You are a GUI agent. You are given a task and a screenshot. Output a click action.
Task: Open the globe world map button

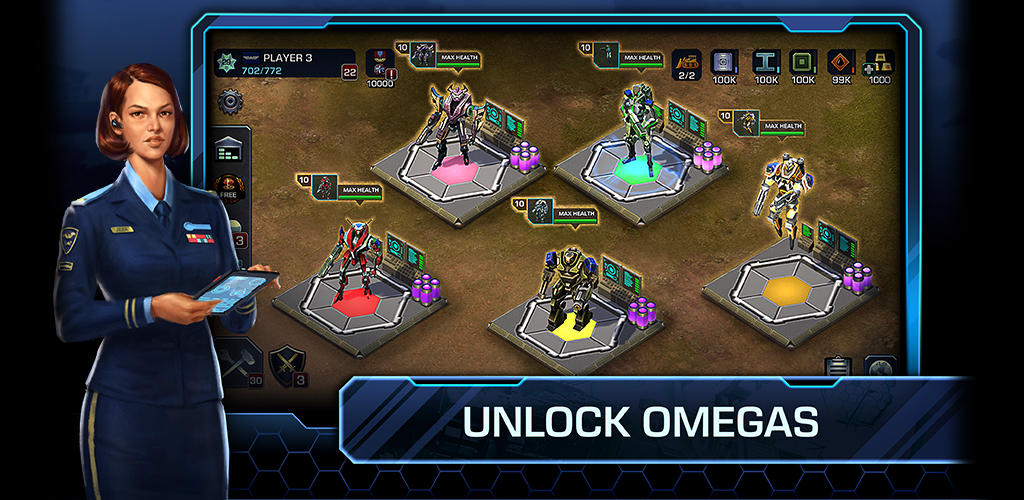(879, 367)
